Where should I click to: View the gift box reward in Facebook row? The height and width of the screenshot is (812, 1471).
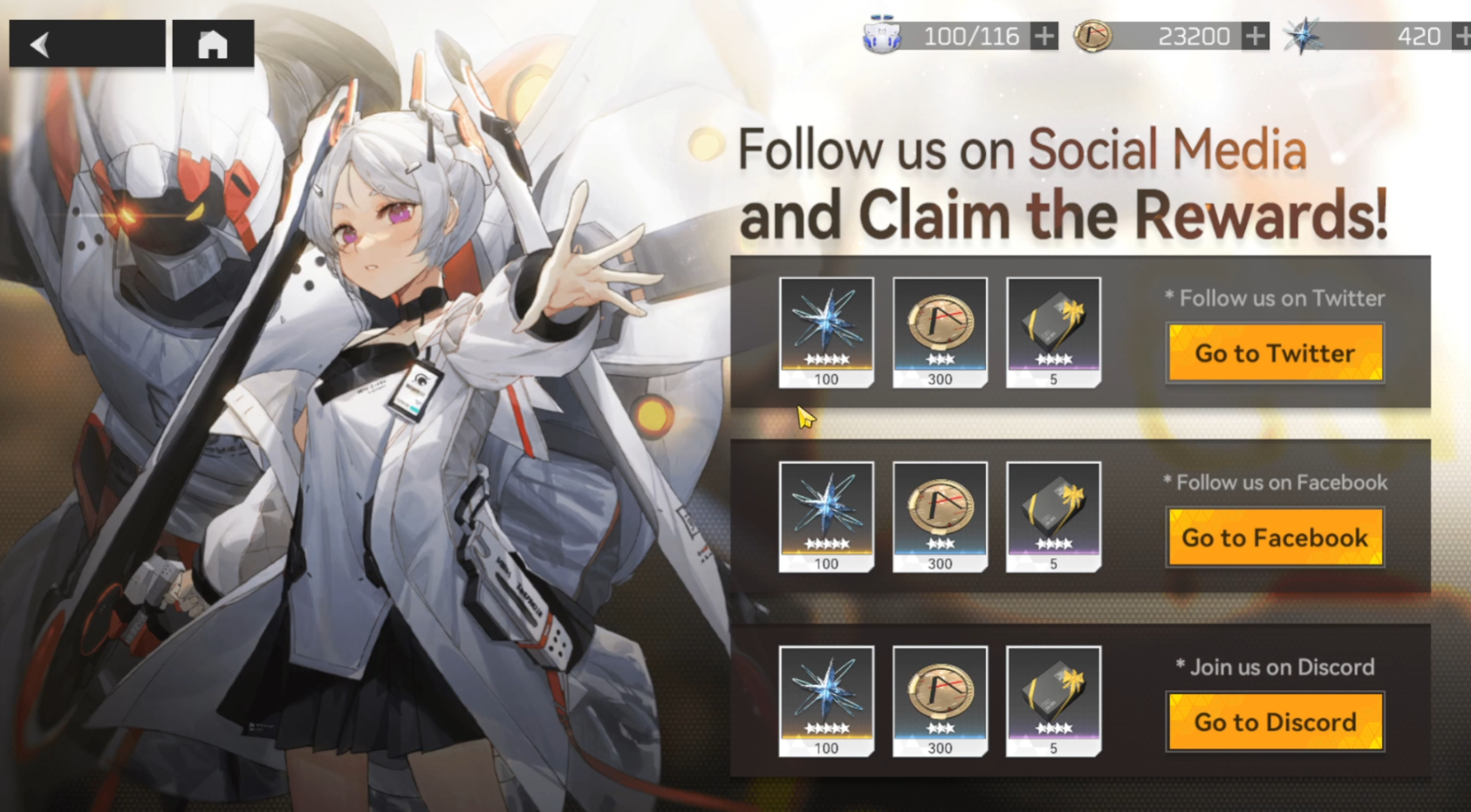pos(1053,516)
